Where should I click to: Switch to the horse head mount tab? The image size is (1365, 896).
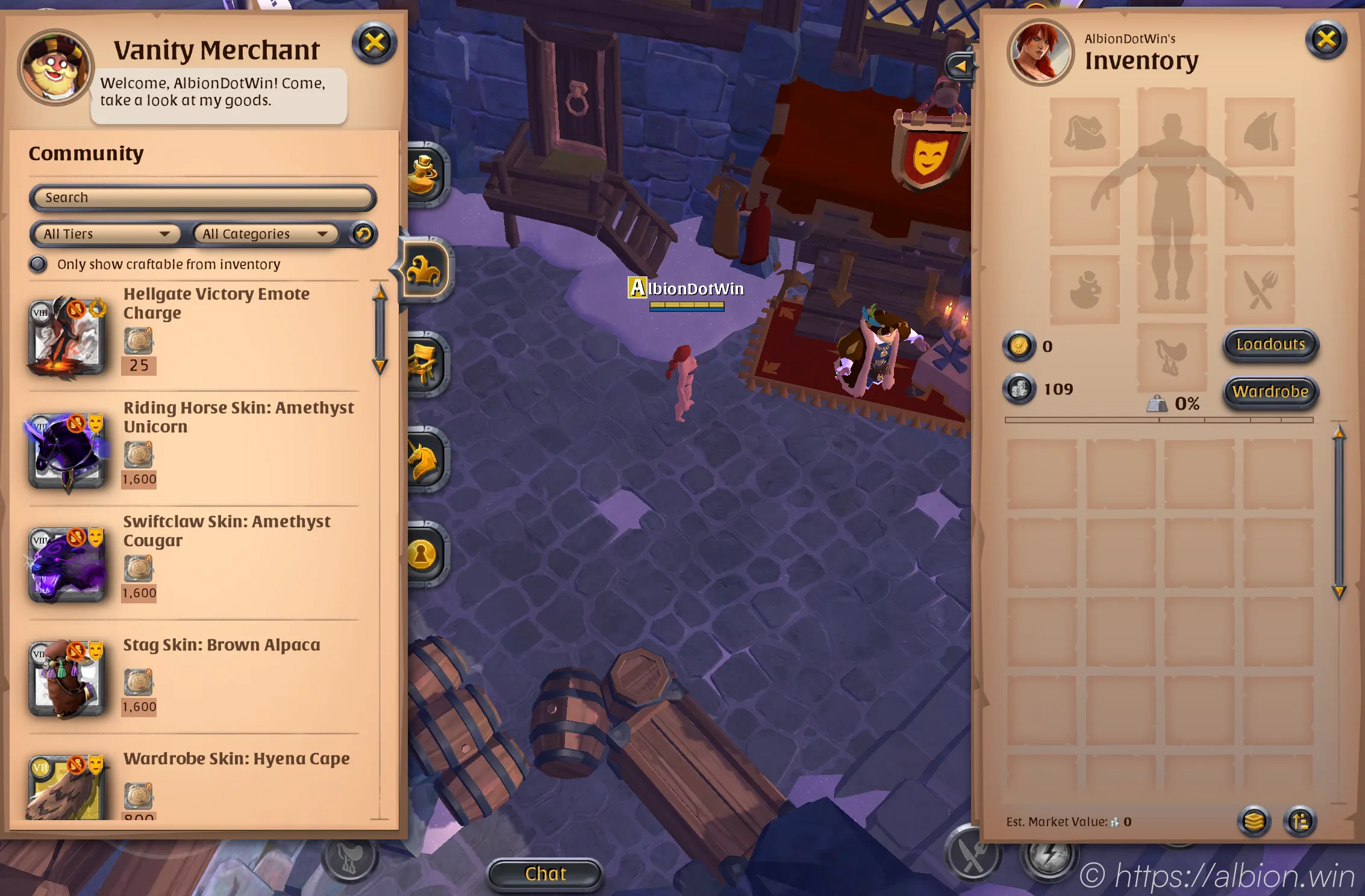pyautogui.click(x=424, y=460)
